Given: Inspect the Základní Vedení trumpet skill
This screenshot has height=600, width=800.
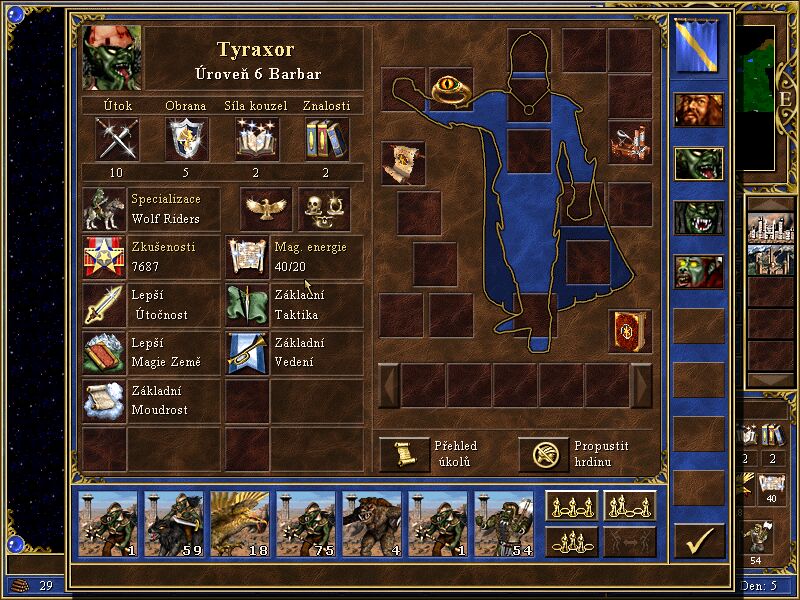Looking at the screenshot, I should (x=246, y=353).
